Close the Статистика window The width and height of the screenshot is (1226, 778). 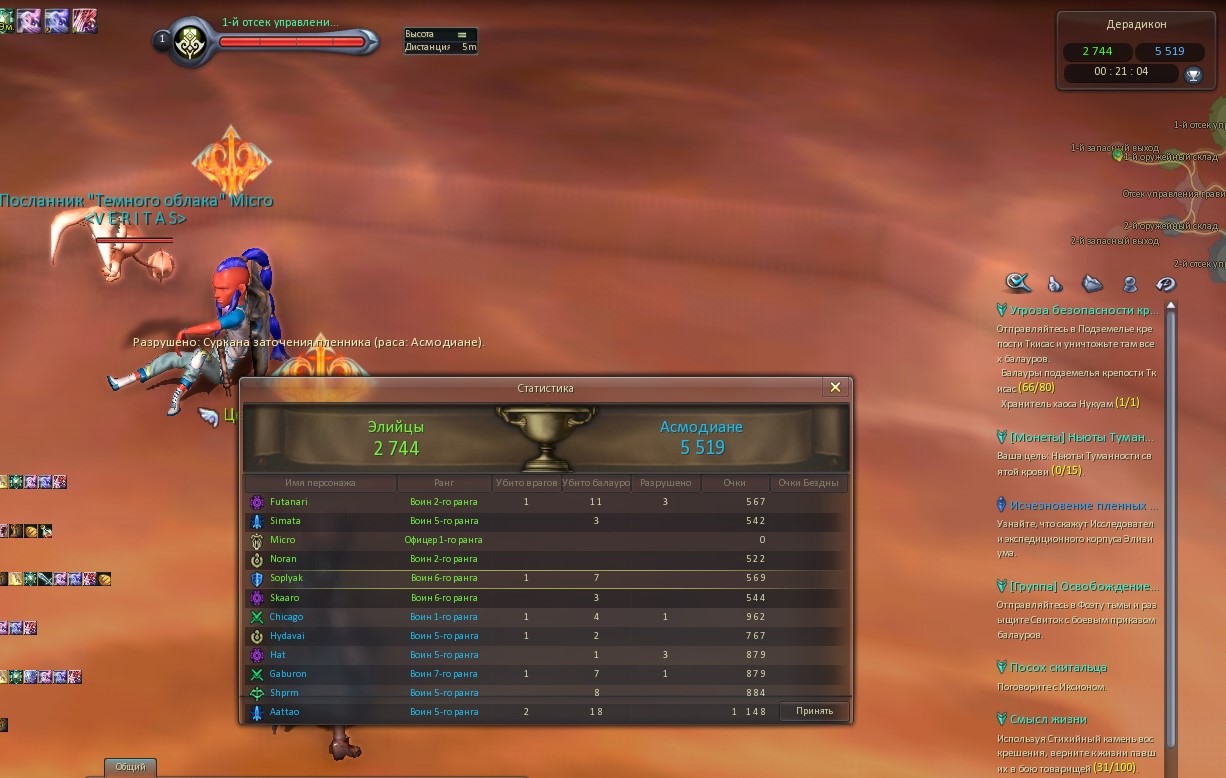coord(836,387)
